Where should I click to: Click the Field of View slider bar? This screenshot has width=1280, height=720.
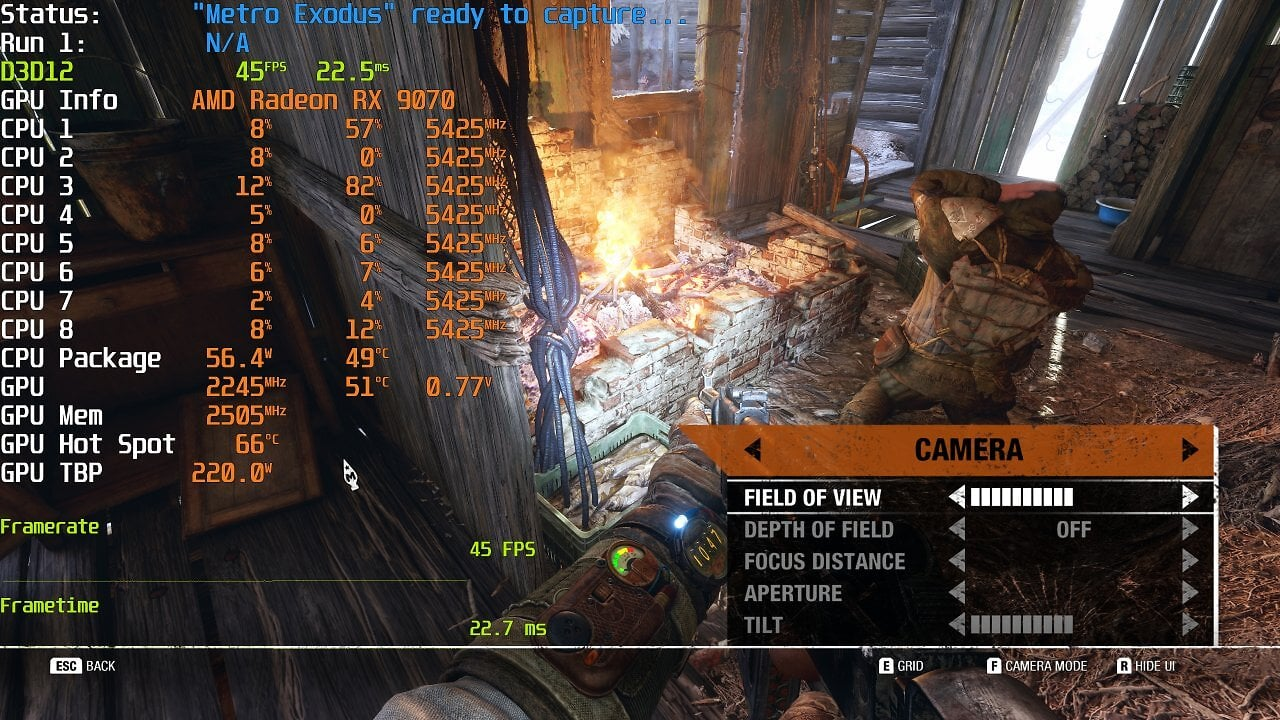pos(1021,497)
